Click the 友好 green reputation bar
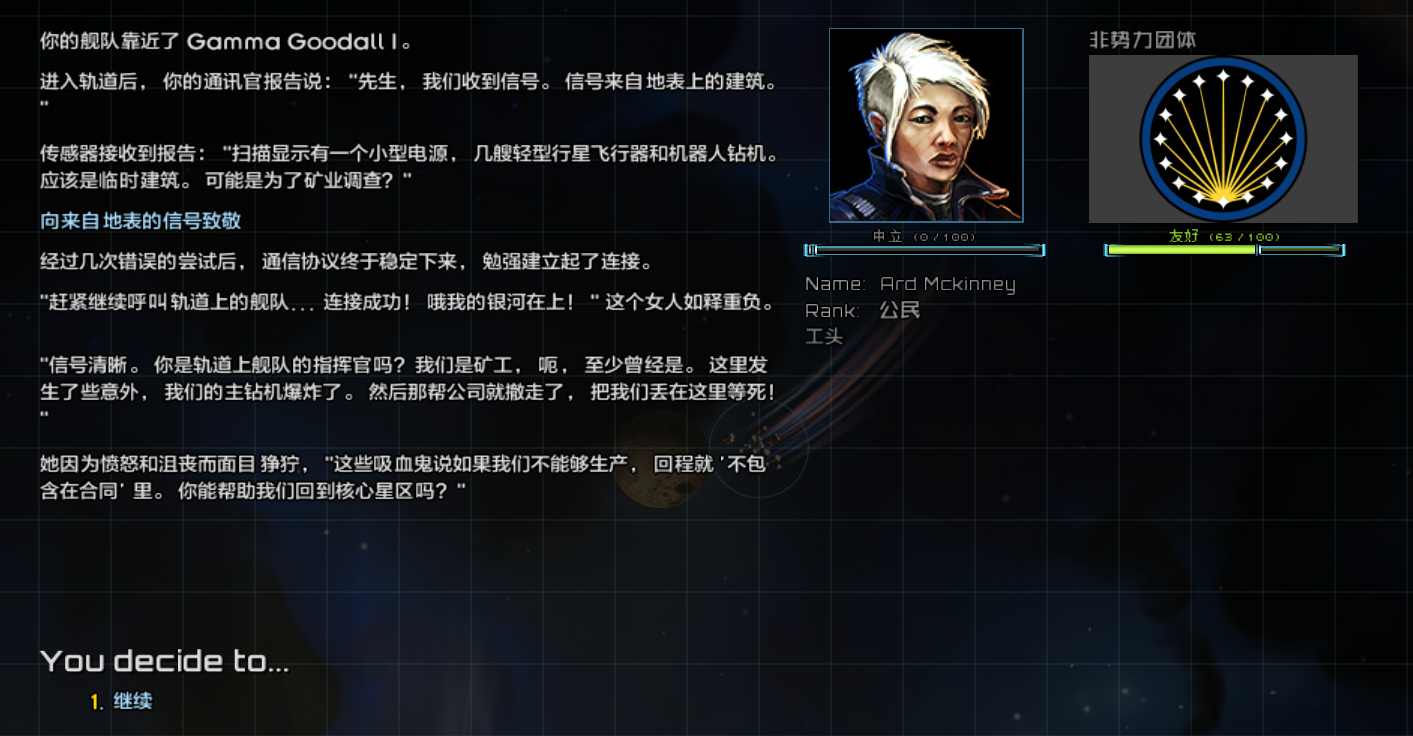This screenshot has height=736, width=1413. point(1180,249)
